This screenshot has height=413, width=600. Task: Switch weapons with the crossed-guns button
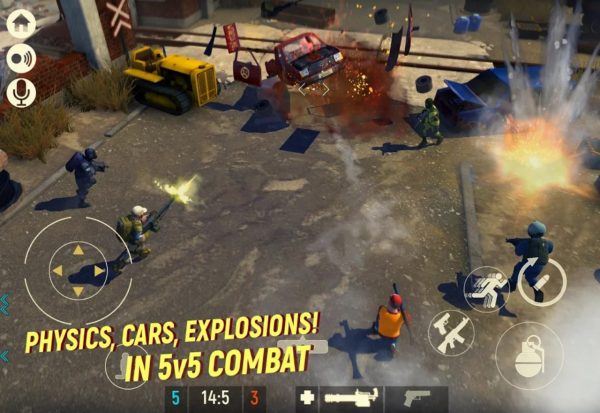tap(452, 332)
